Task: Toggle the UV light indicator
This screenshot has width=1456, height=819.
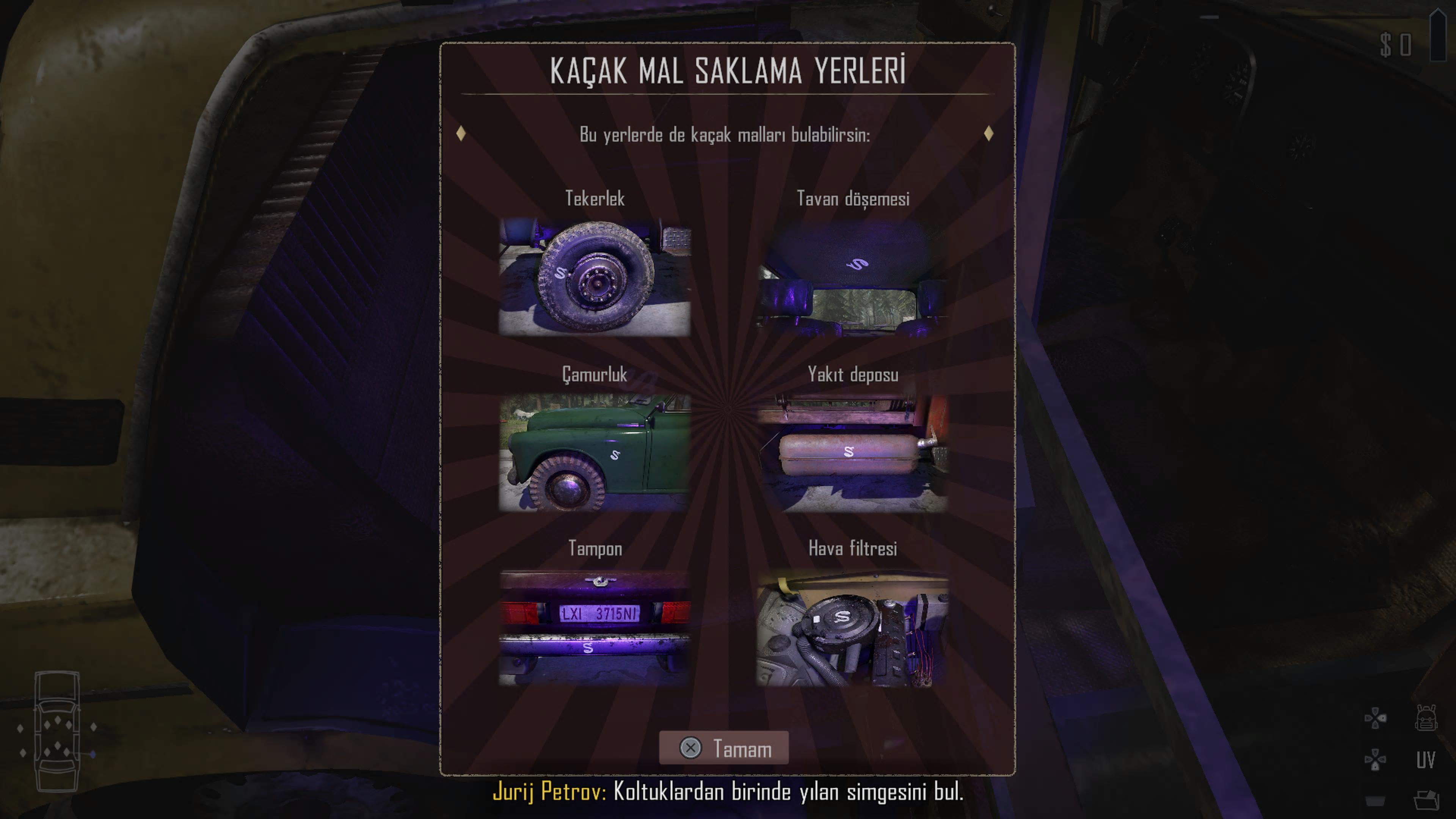Action: pos(1426,760)
